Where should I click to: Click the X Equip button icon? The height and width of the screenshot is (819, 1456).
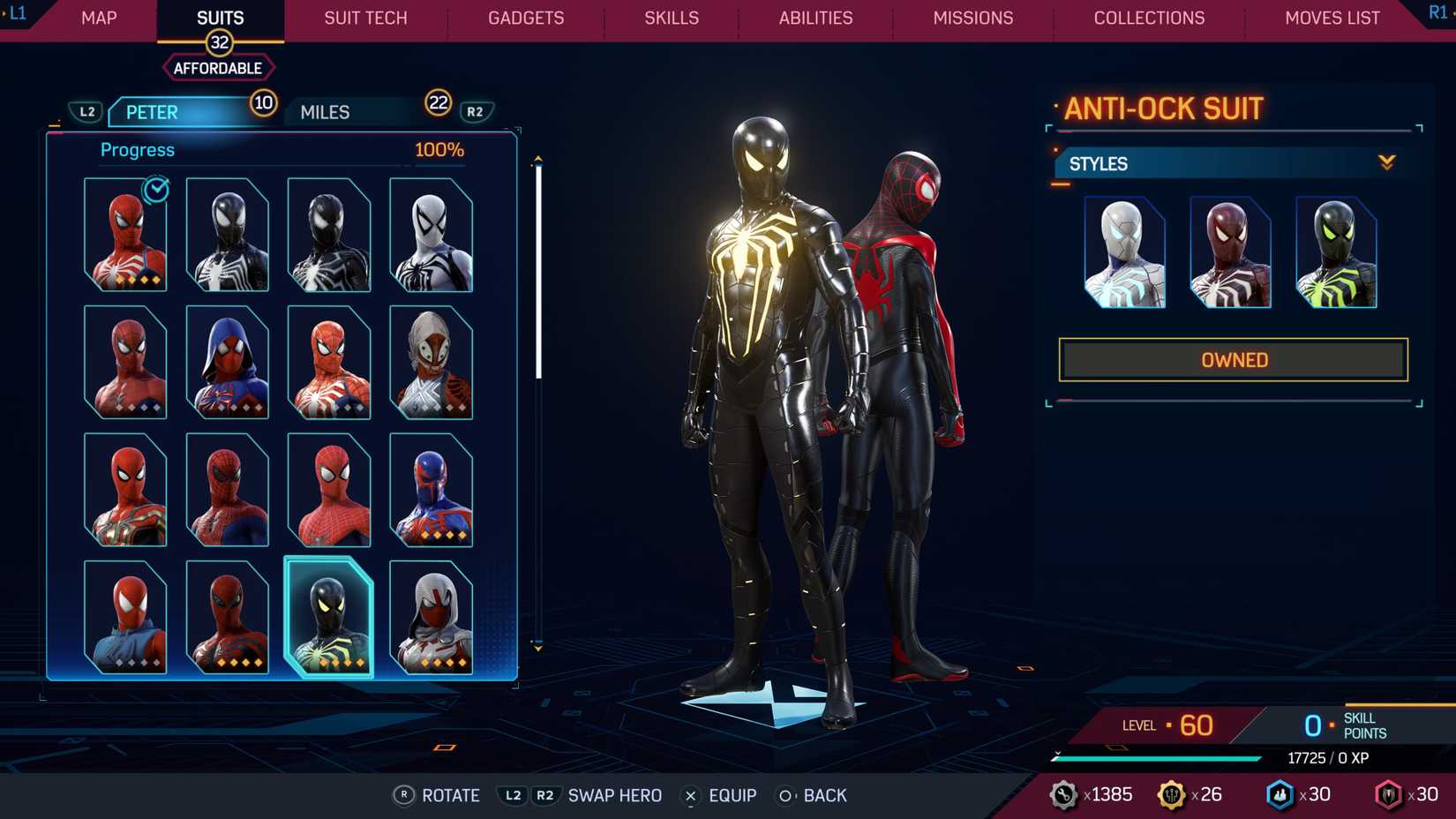point(689,795)
